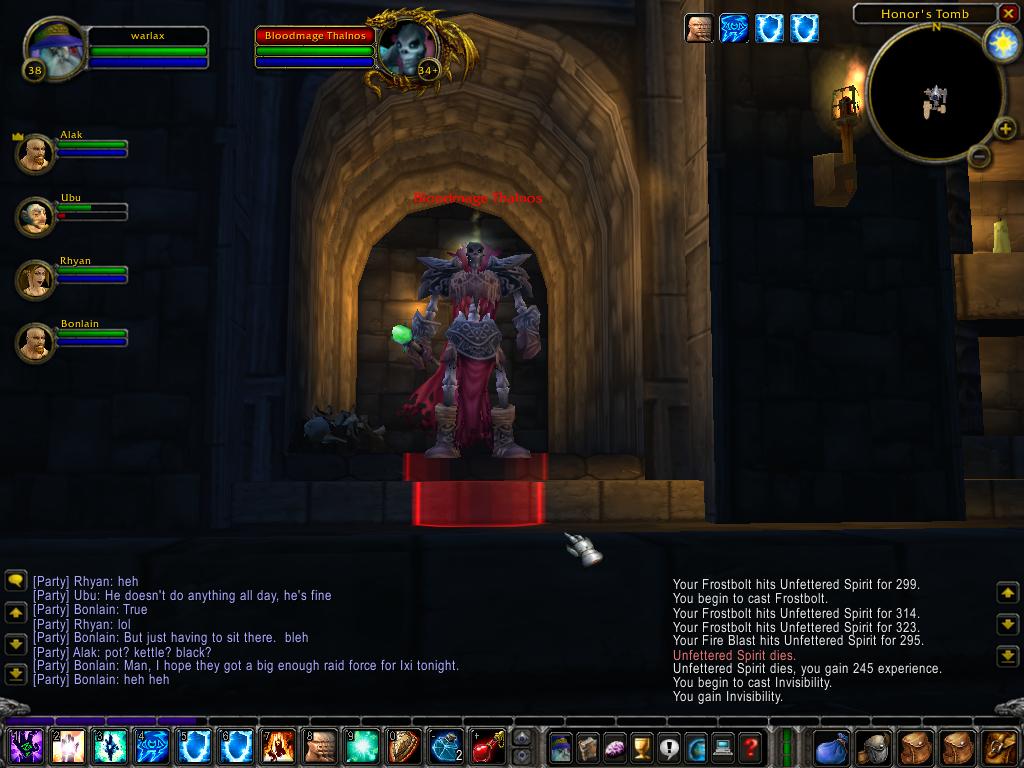
Task: Cast the fire spell in slot 7
Action: click(x=278, y=746)
